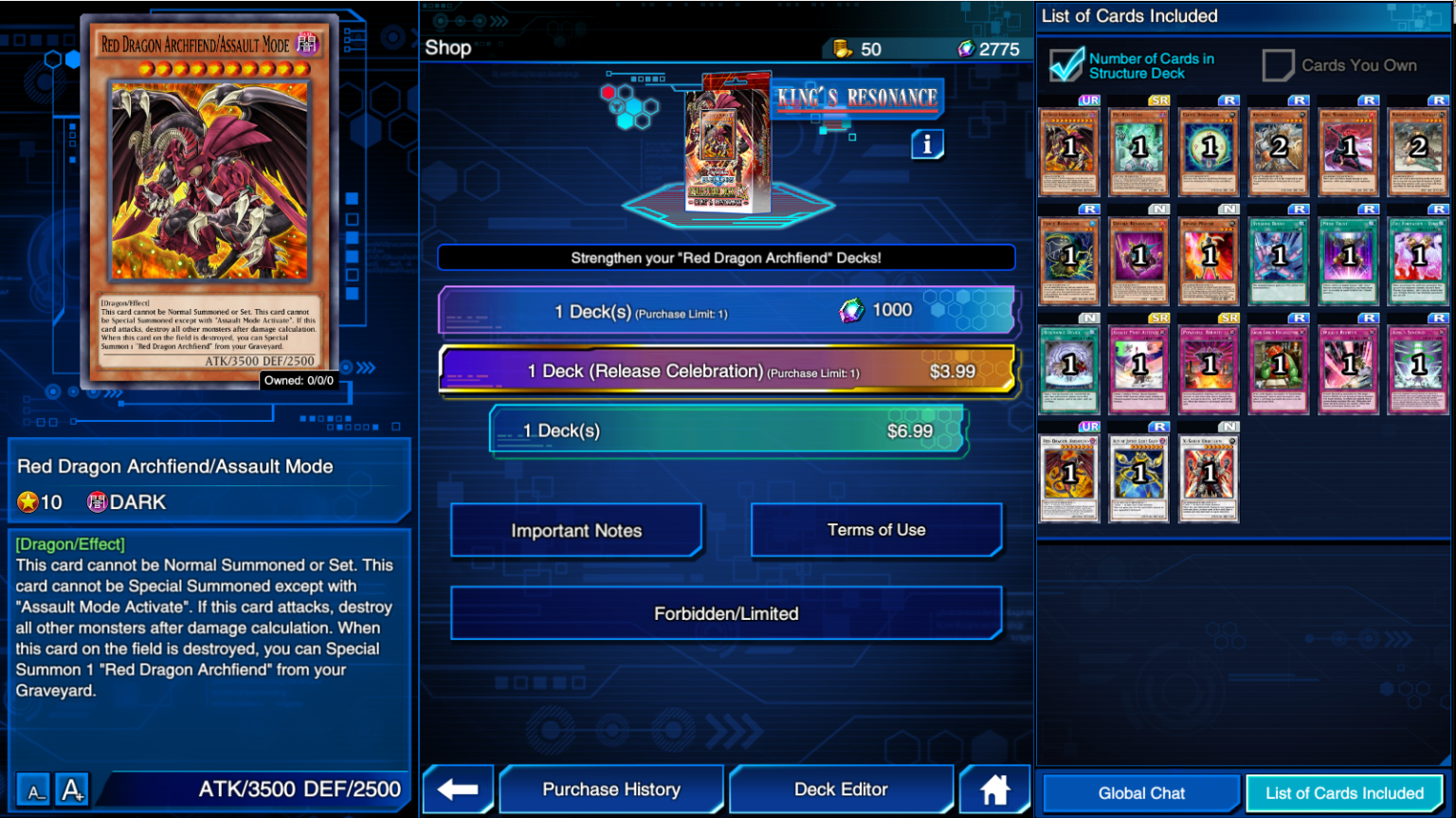Check the Forbidden/Limited list
The image size is (1456, 818).
click(x=727, y=613)
